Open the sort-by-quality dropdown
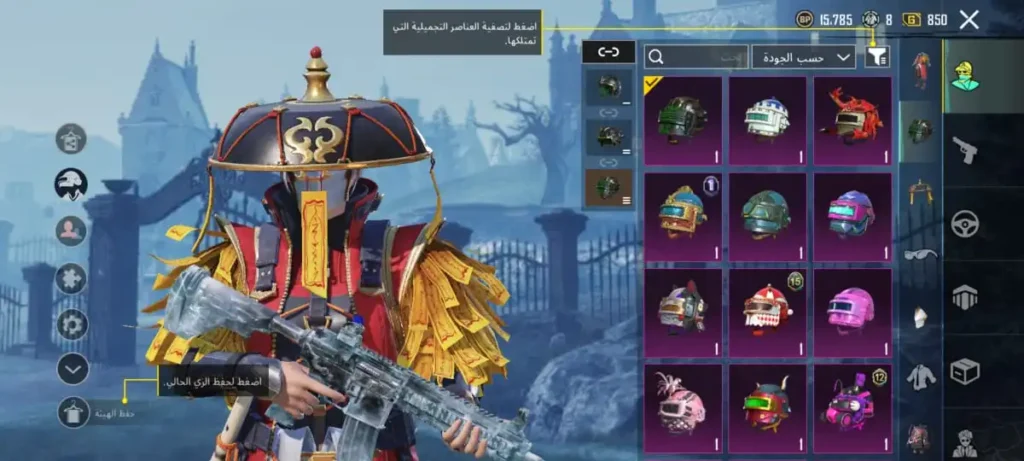This screenshot has height=461, width=1024. tap(803, 57)
